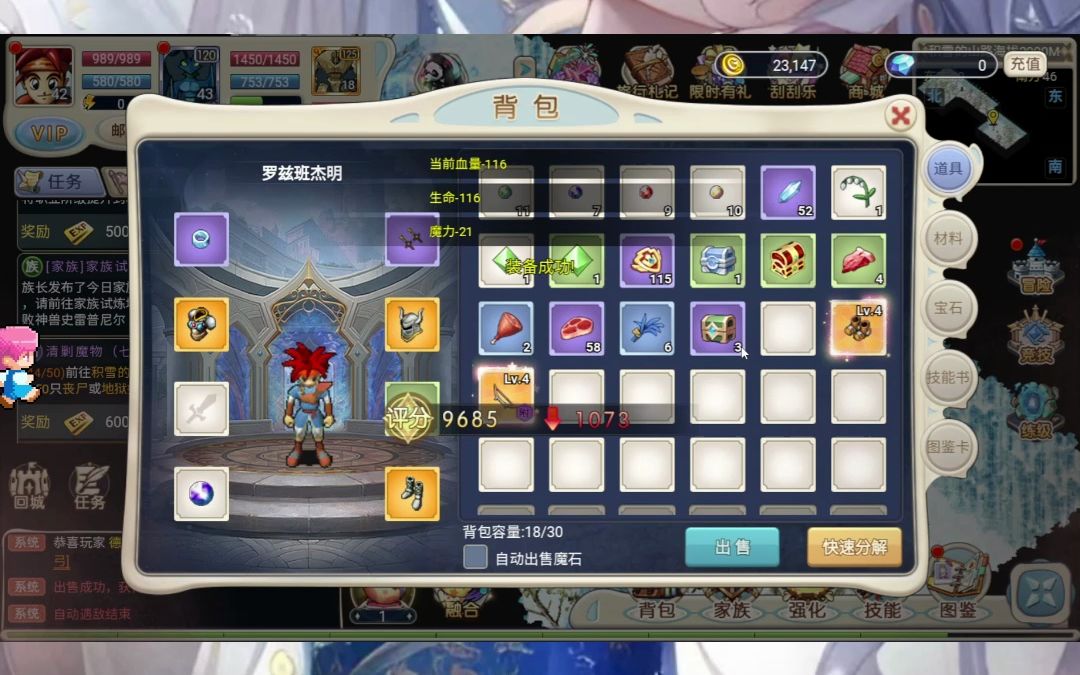Open the 图鉴卡 codex card tab
Image resolution: width=1080 pixels, height=675 pixels.
tap(947, 446)
